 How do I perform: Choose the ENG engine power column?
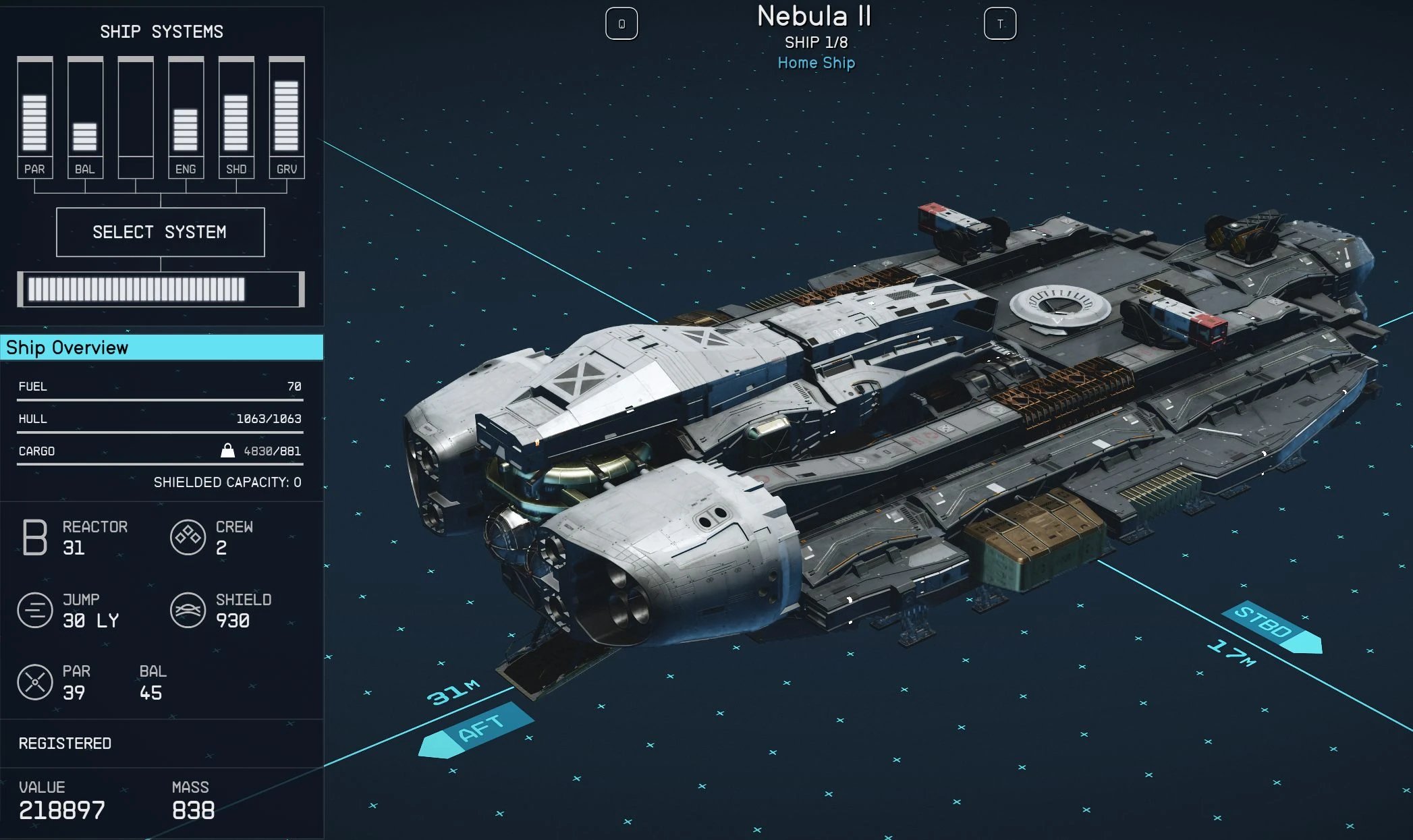[x=186, y=118]
